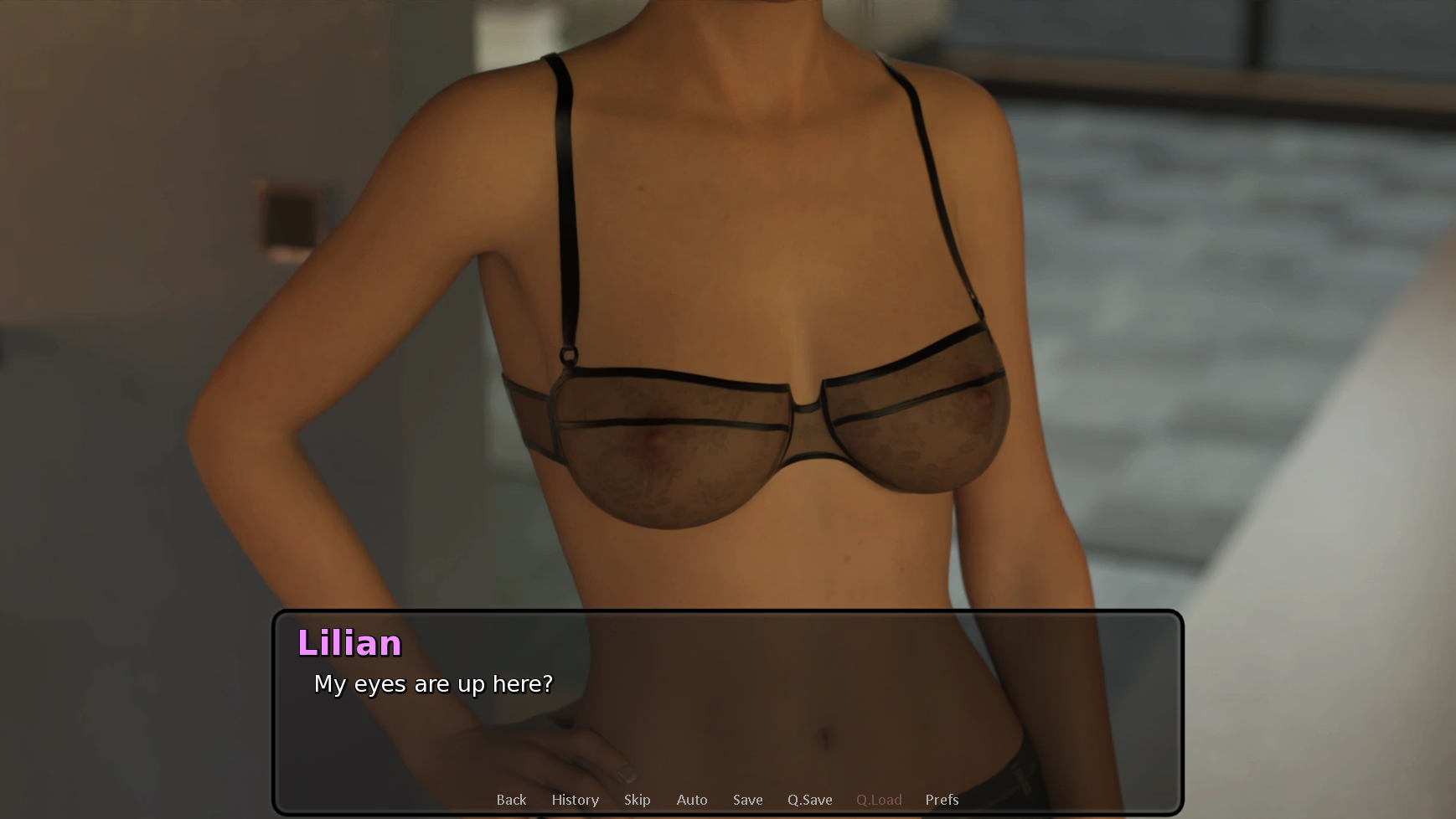Image resolution: width=1456 pixels, height=819 pixels.
Task: Click the Q.Load quick load button
Action: (x=879, y=800)
